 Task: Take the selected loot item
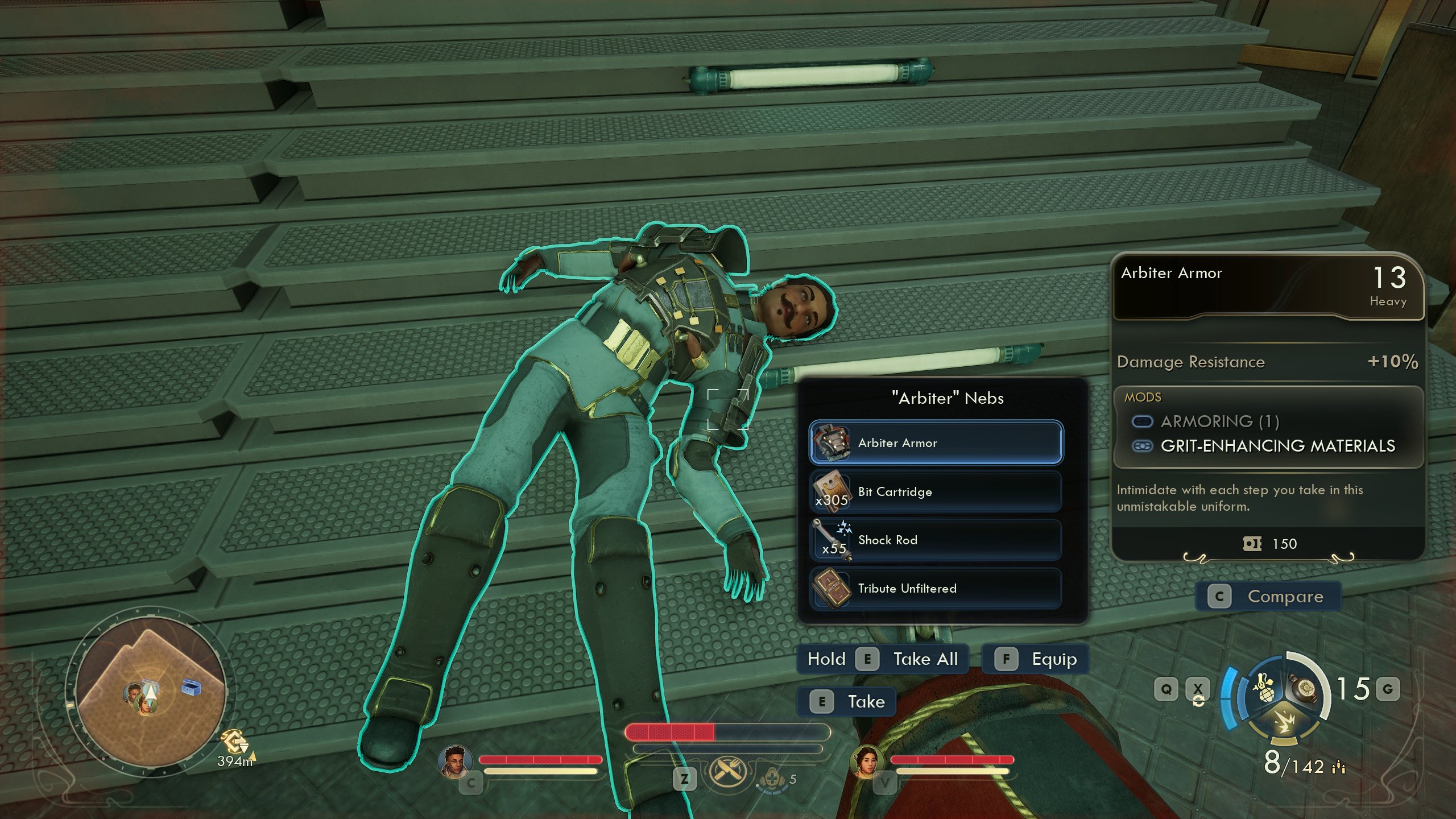coord(847,701)
